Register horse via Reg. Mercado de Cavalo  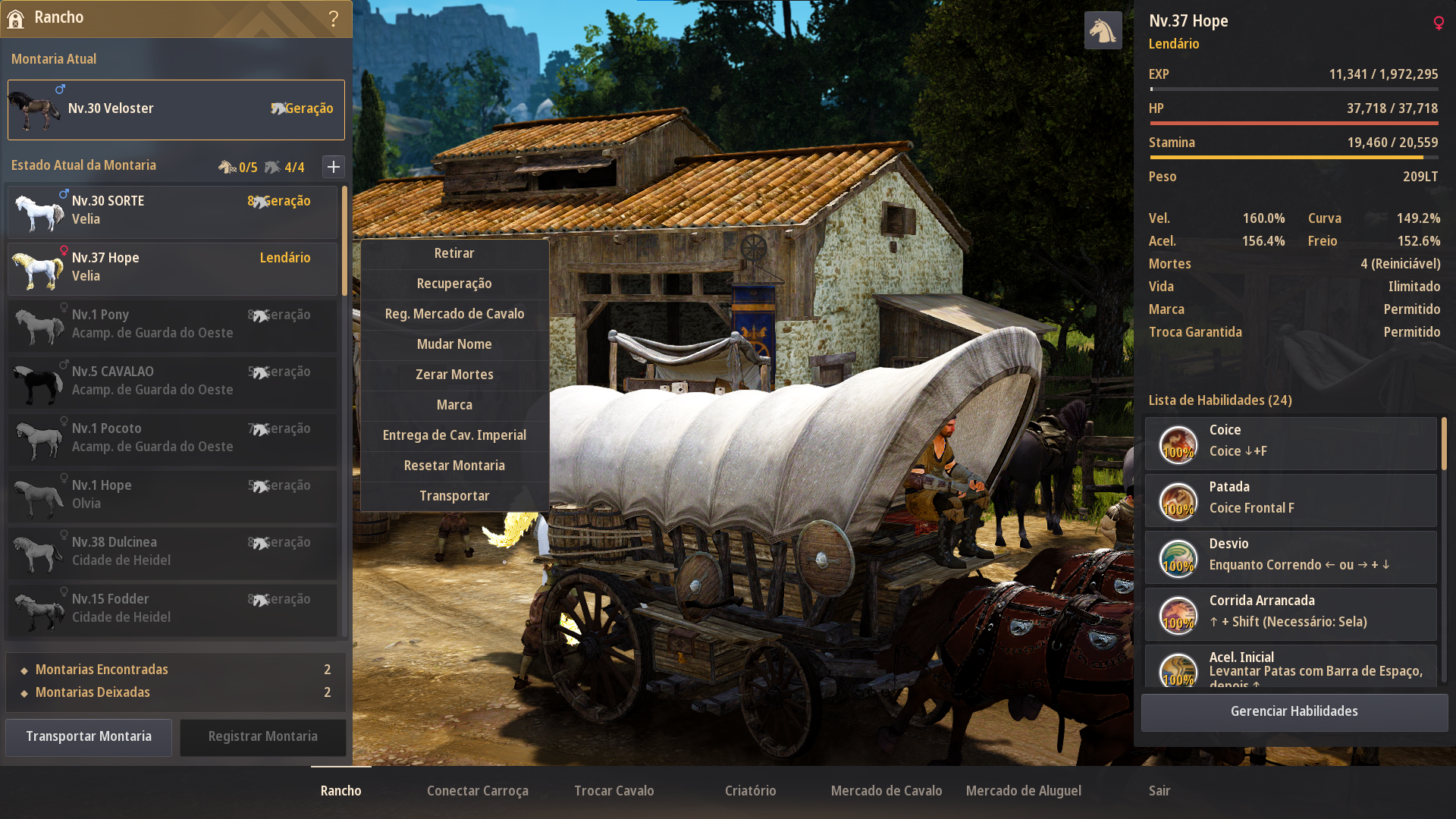tap(454, 314)
